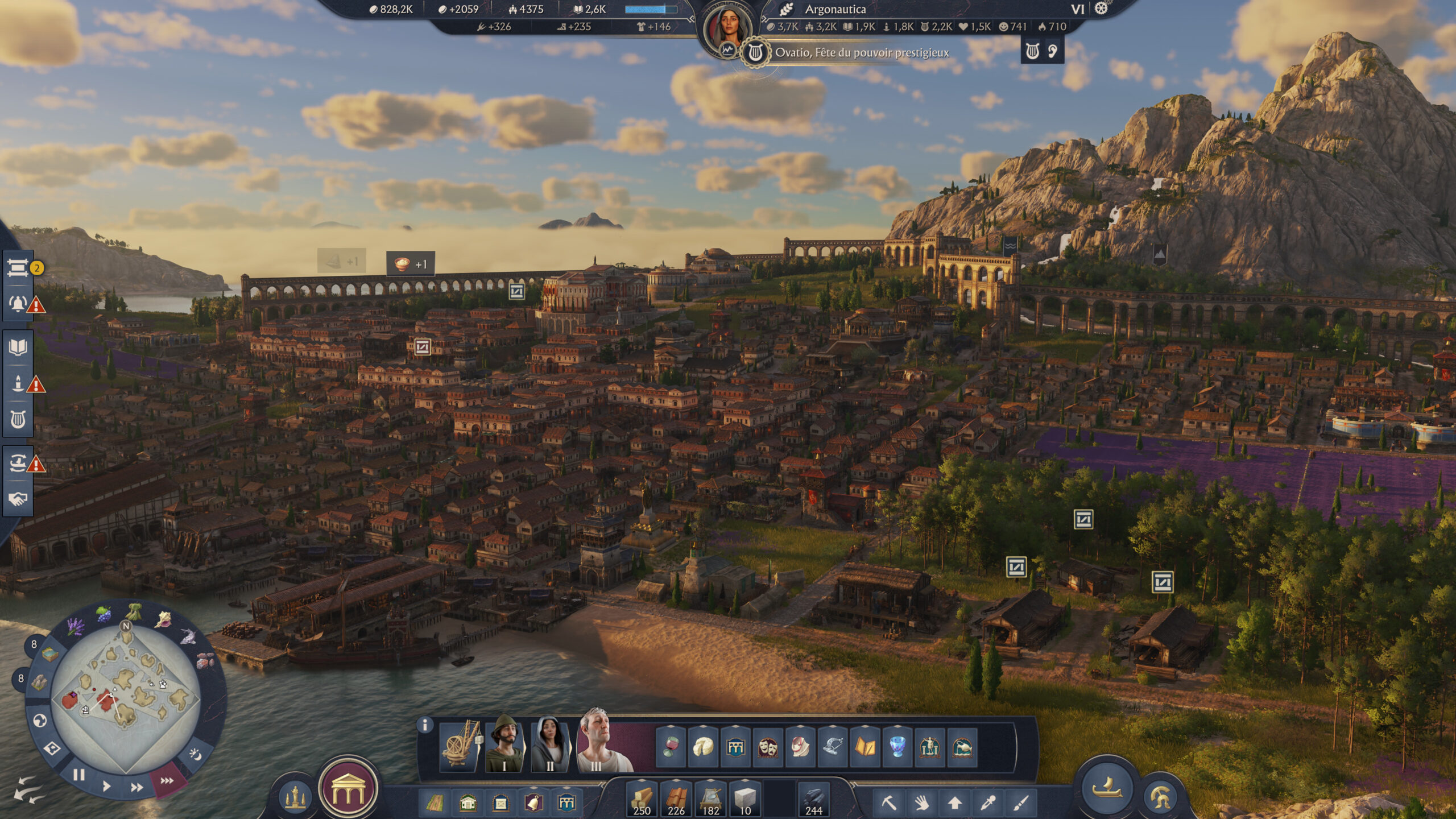Activate the pickaxe demolish tool
Viewport: 1456px width, 819px height.
[x=889, y=803]
